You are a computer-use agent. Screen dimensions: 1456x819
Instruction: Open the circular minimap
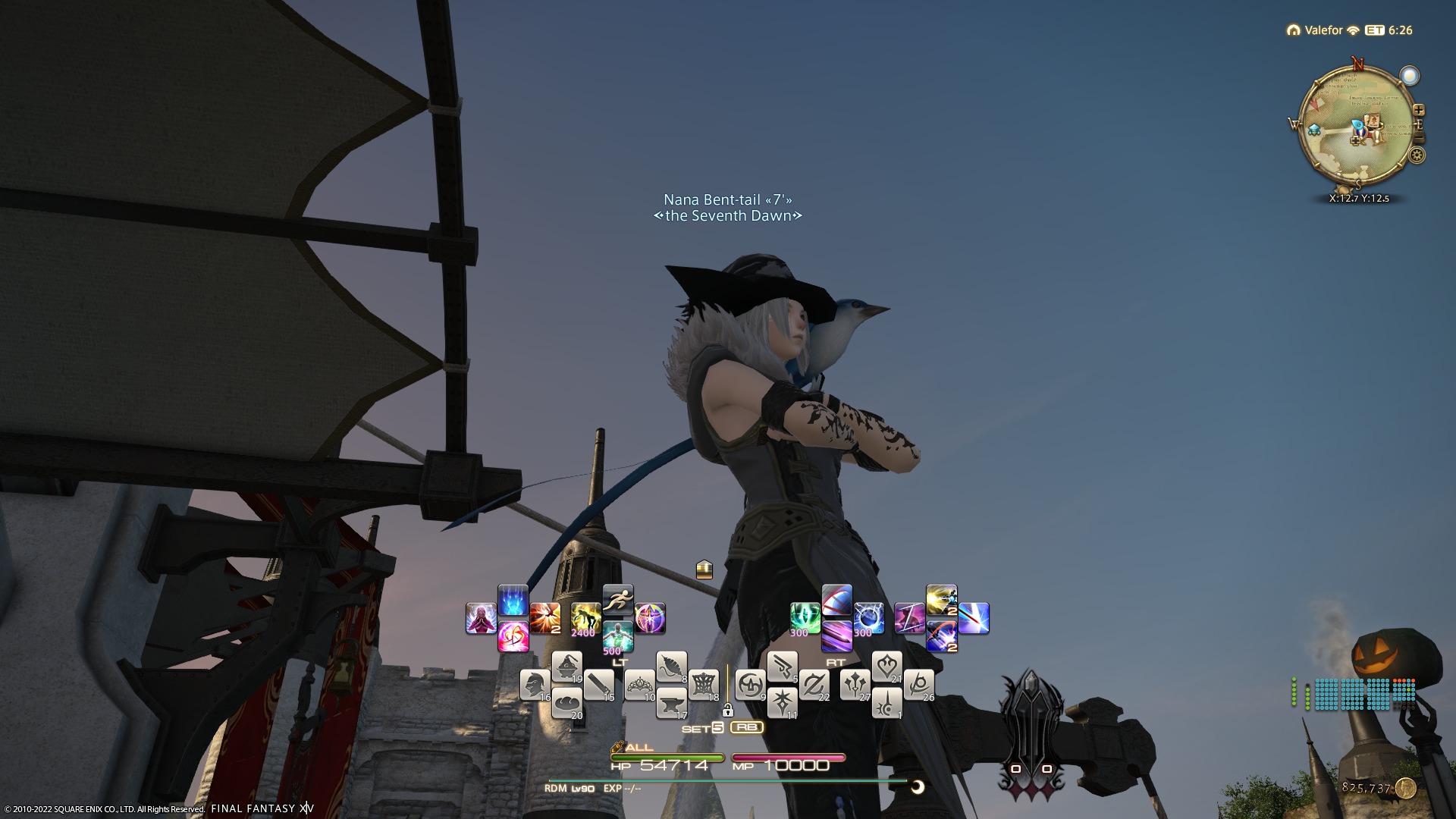pos(1357,125)
